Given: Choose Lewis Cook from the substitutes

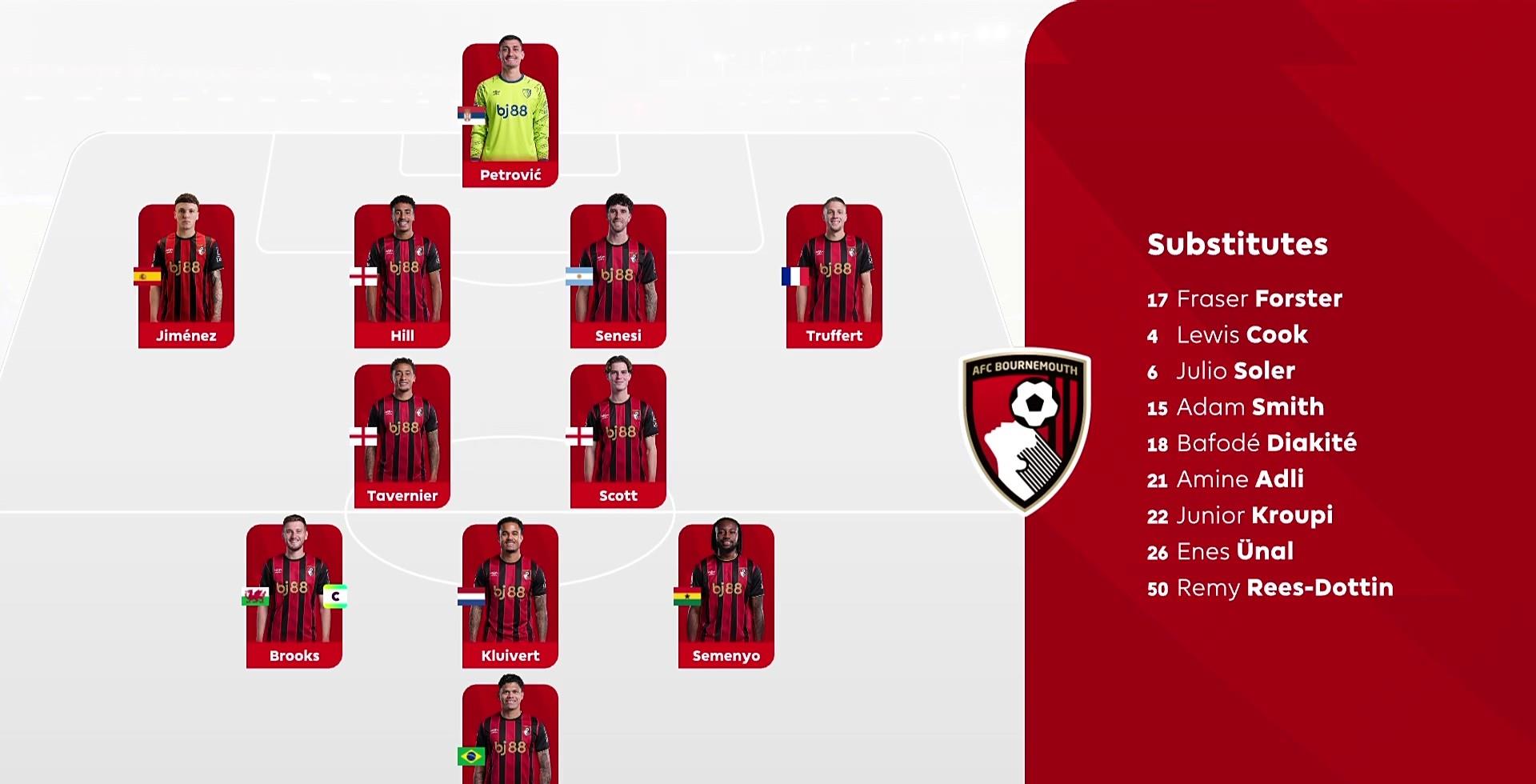Looking at the screenshot, I should point(1228,335).
